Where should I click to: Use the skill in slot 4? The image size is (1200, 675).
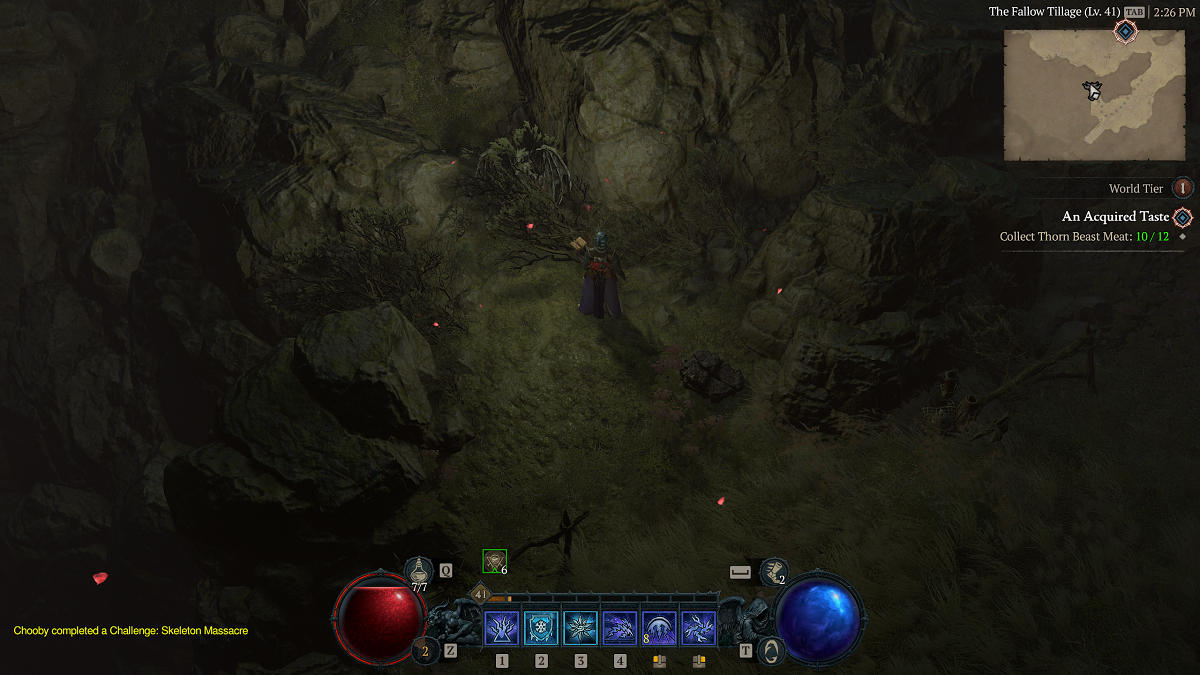[x=620, y=629]
